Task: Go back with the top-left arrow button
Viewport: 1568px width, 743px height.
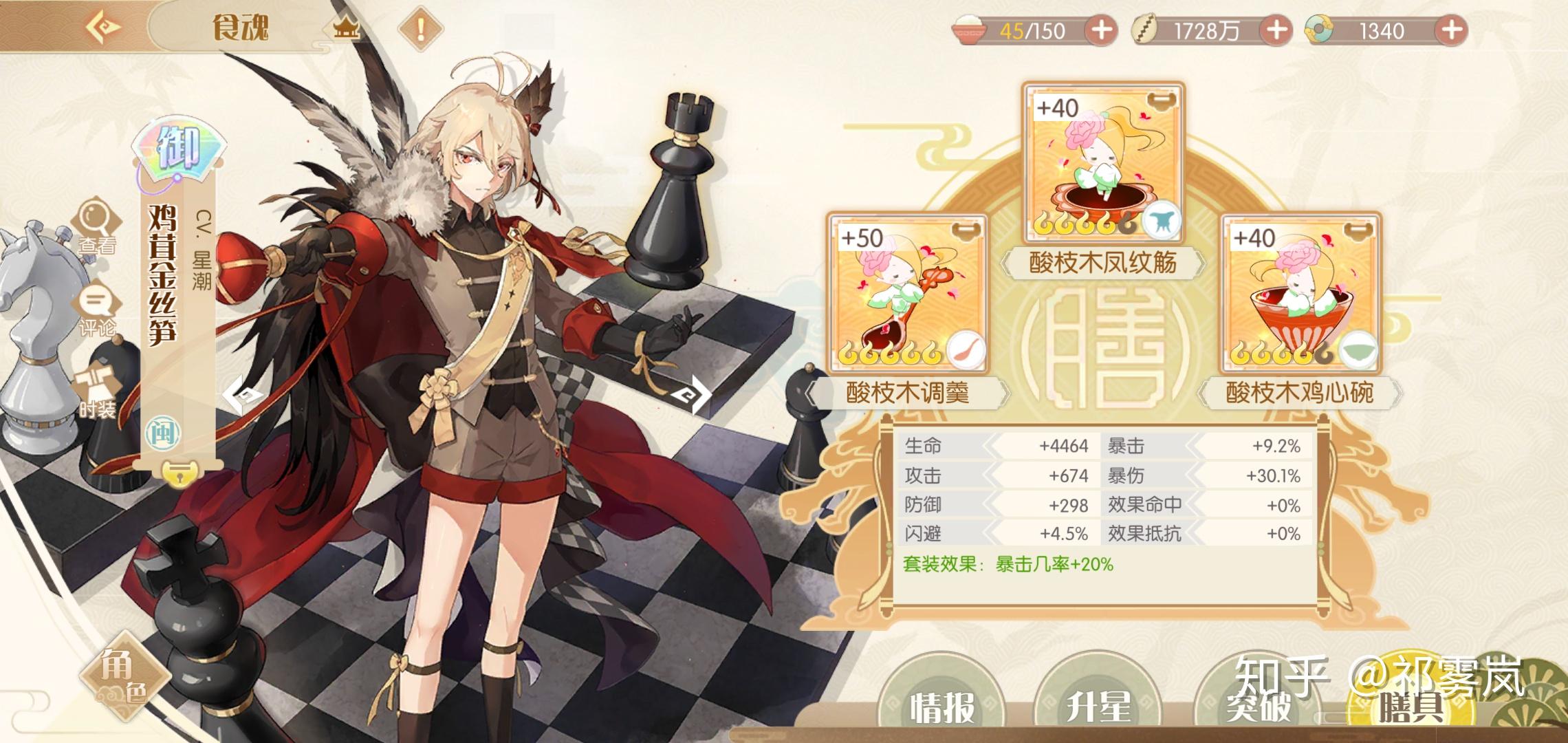Action: [x=105, y=28]
